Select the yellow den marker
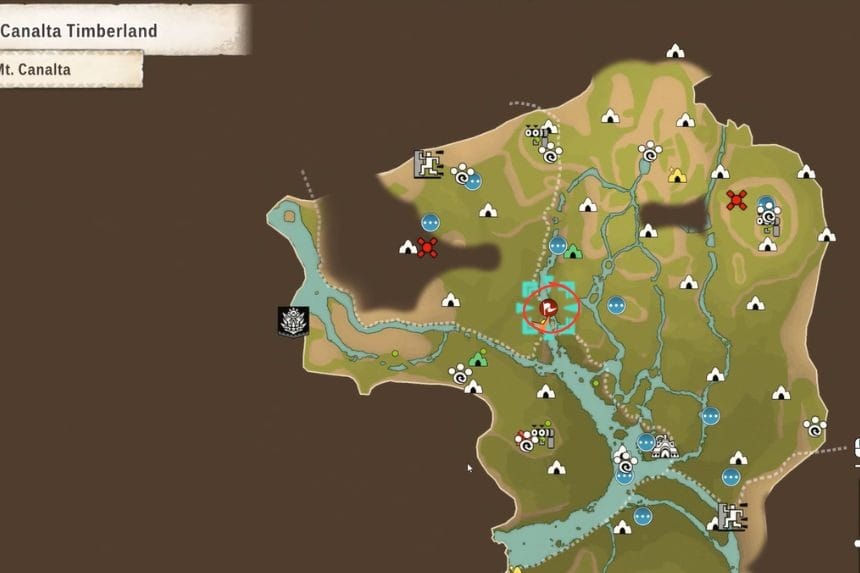Viewport: 860px width, 573px height. [677, 176]
